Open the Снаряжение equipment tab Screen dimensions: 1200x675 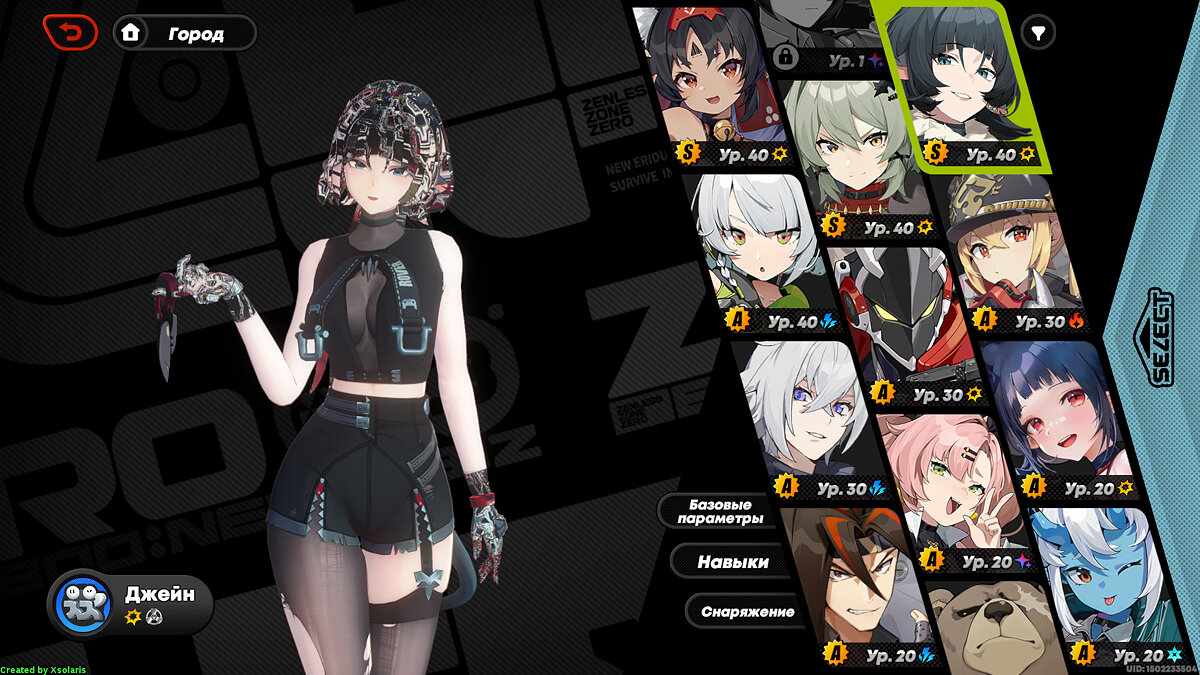click(747, 611)
